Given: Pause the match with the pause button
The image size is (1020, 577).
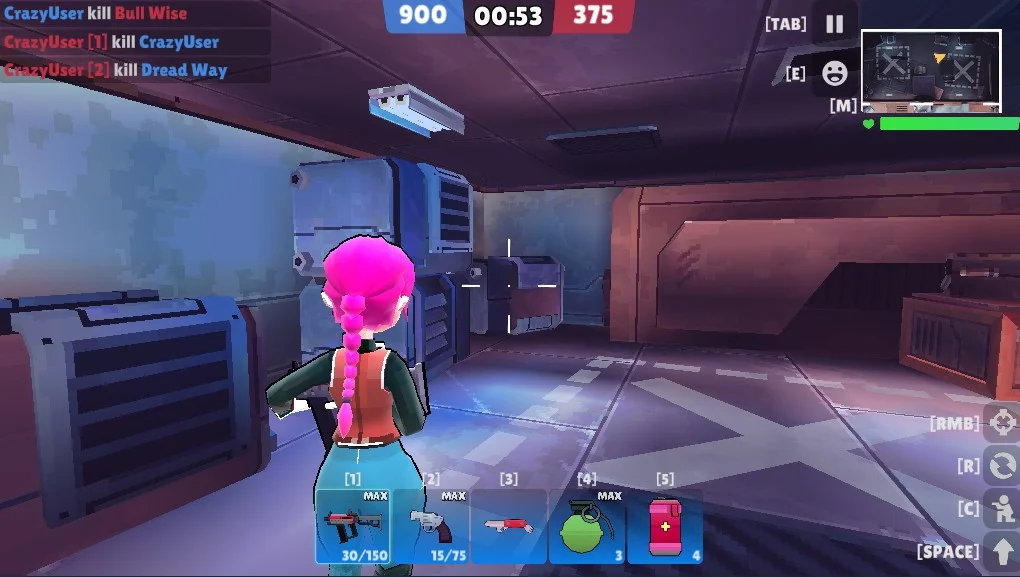Looking at the screenshot, I should 834,24.
